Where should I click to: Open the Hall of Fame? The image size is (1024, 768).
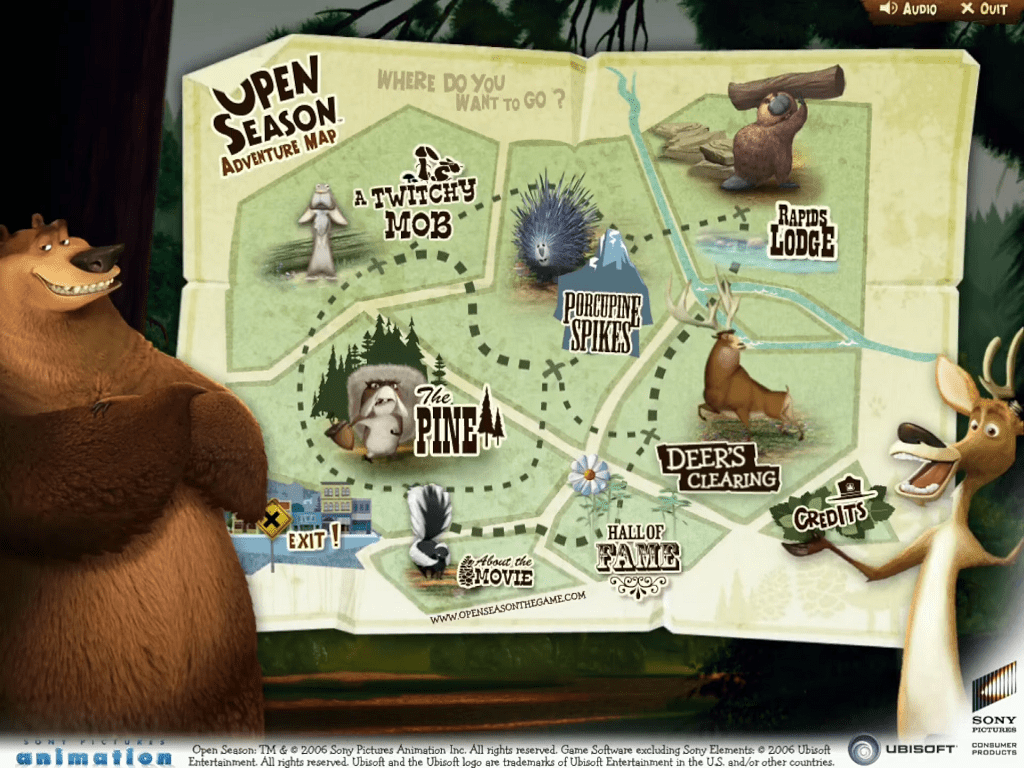click(x=638, y=555)
